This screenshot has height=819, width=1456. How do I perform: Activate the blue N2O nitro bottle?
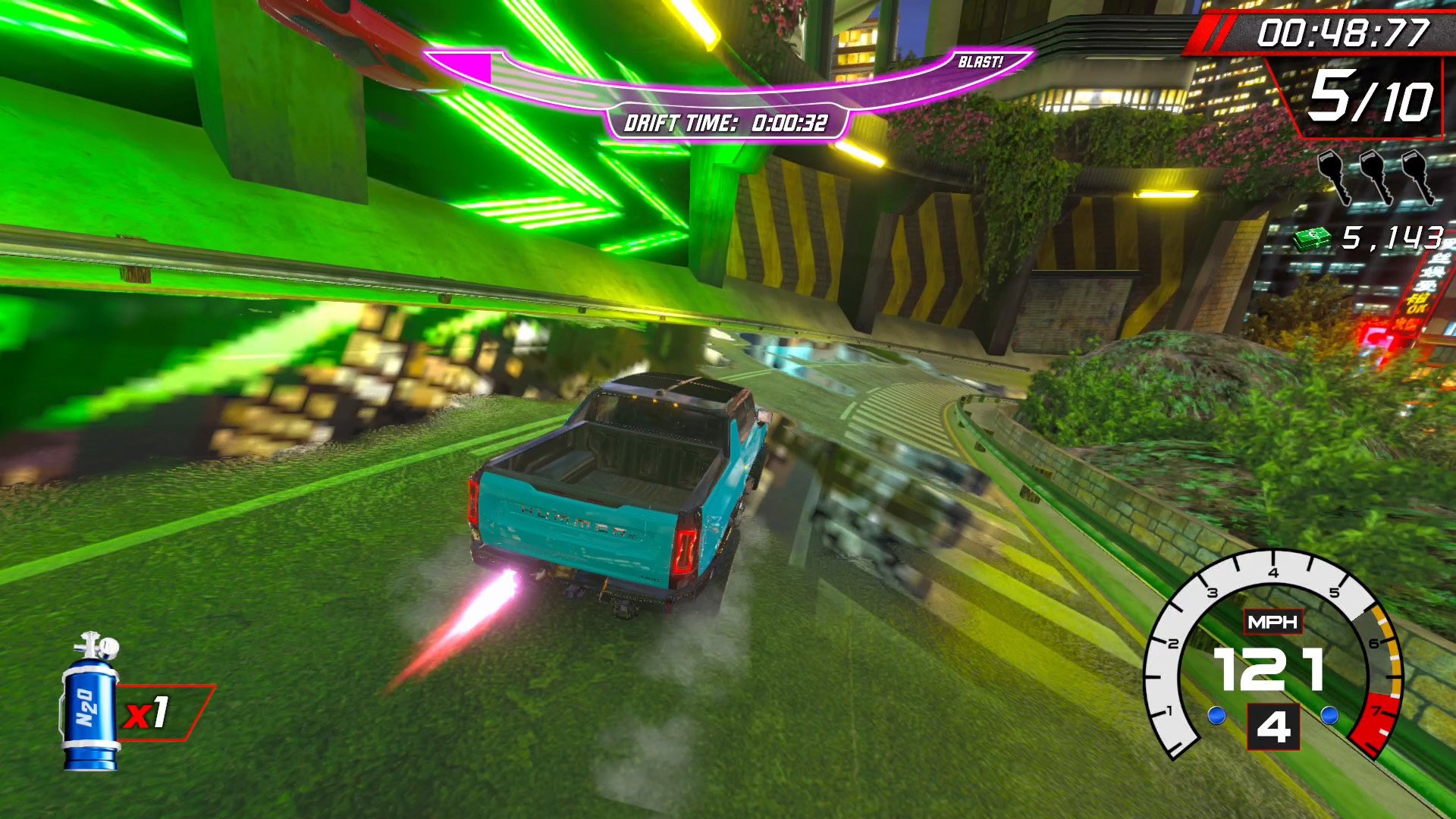91,704
